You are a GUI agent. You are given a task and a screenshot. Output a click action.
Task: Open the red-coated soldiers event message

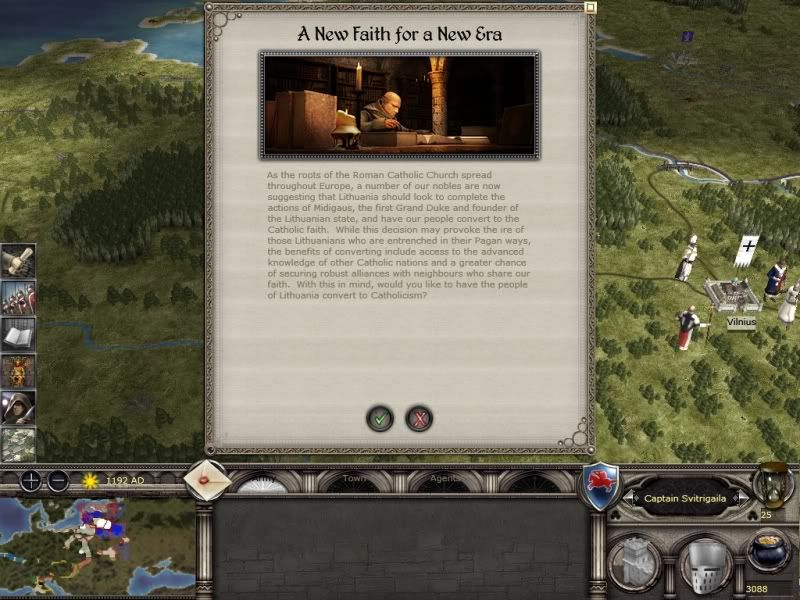18,299
